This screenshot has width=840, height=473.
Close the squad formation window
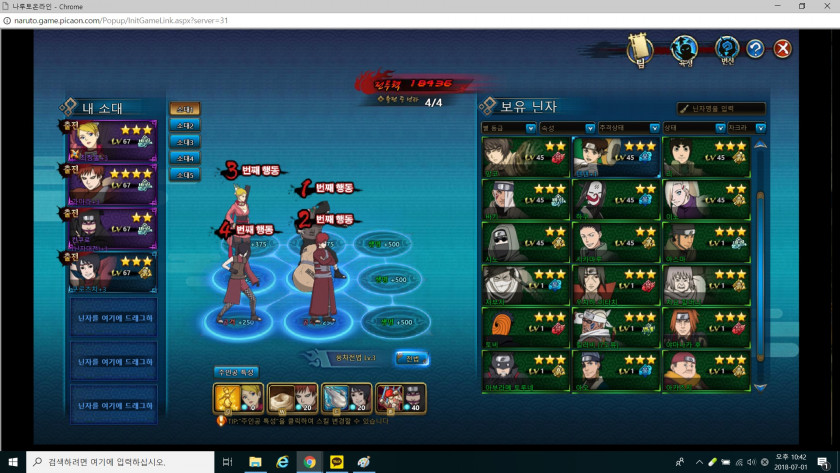coord(783,48)
